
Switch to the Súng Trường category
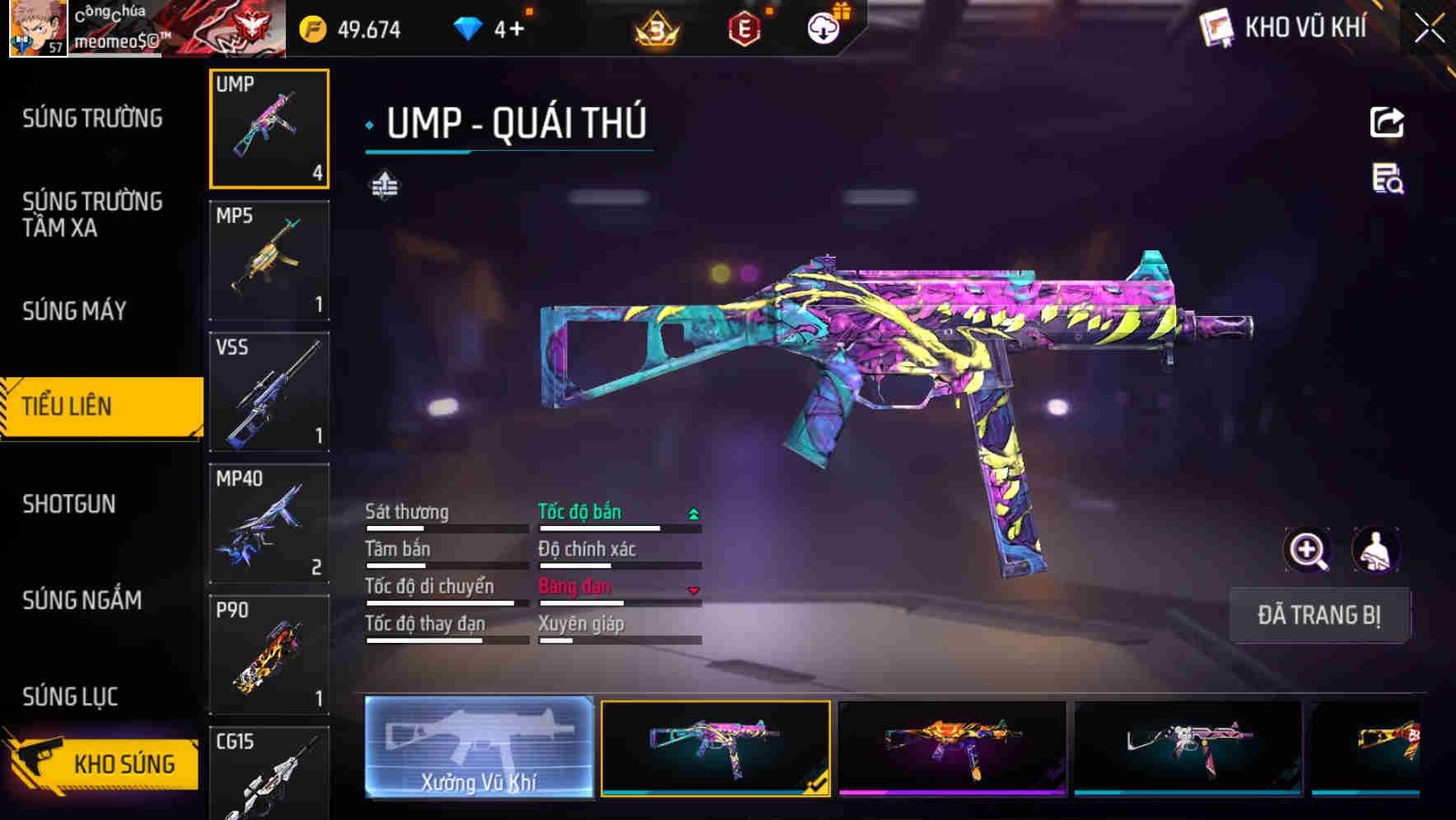[92, 119]
